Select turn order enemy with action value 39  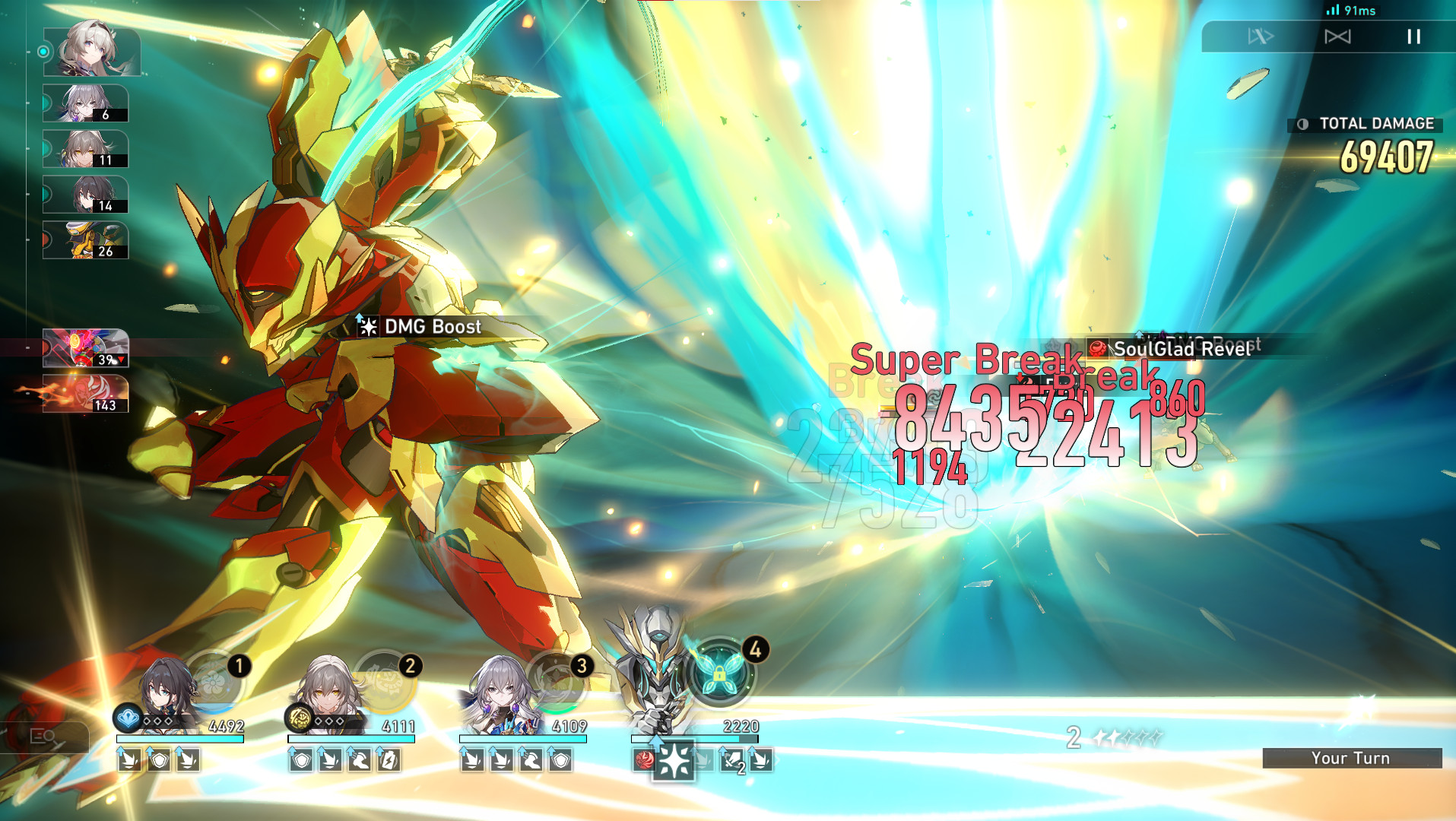[85, 348]
